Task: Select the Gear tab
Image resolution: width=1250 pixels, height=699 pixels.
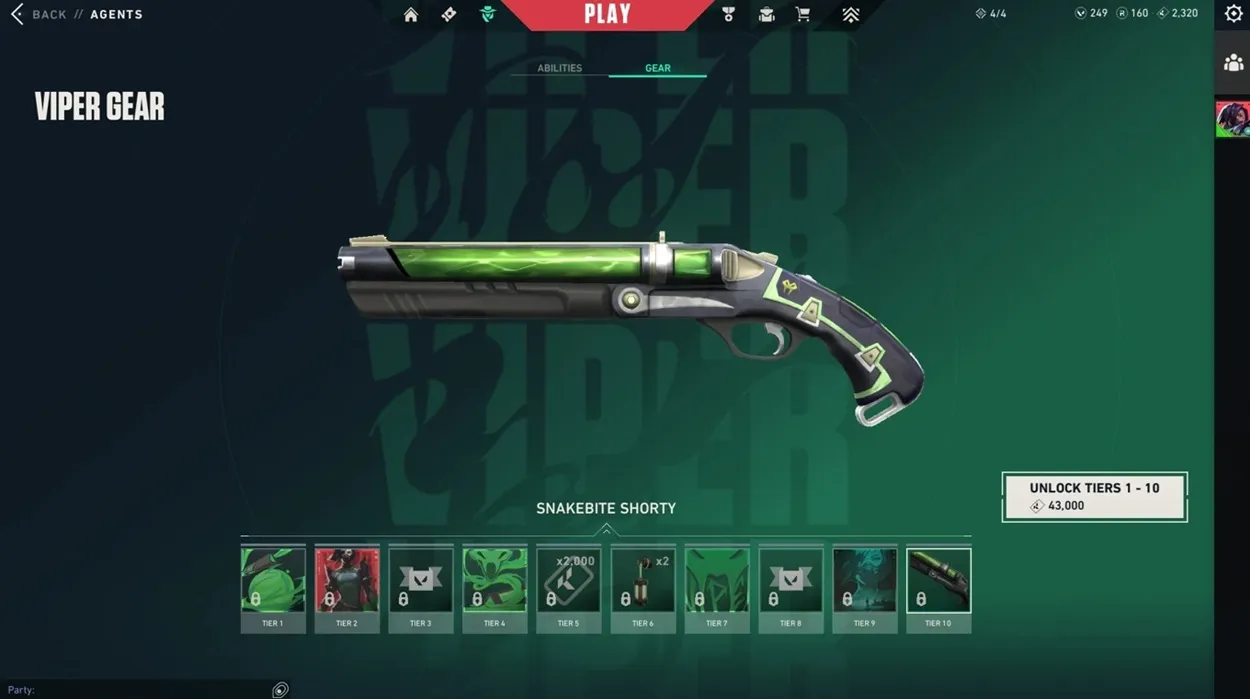Action: [x=657, y=68]
